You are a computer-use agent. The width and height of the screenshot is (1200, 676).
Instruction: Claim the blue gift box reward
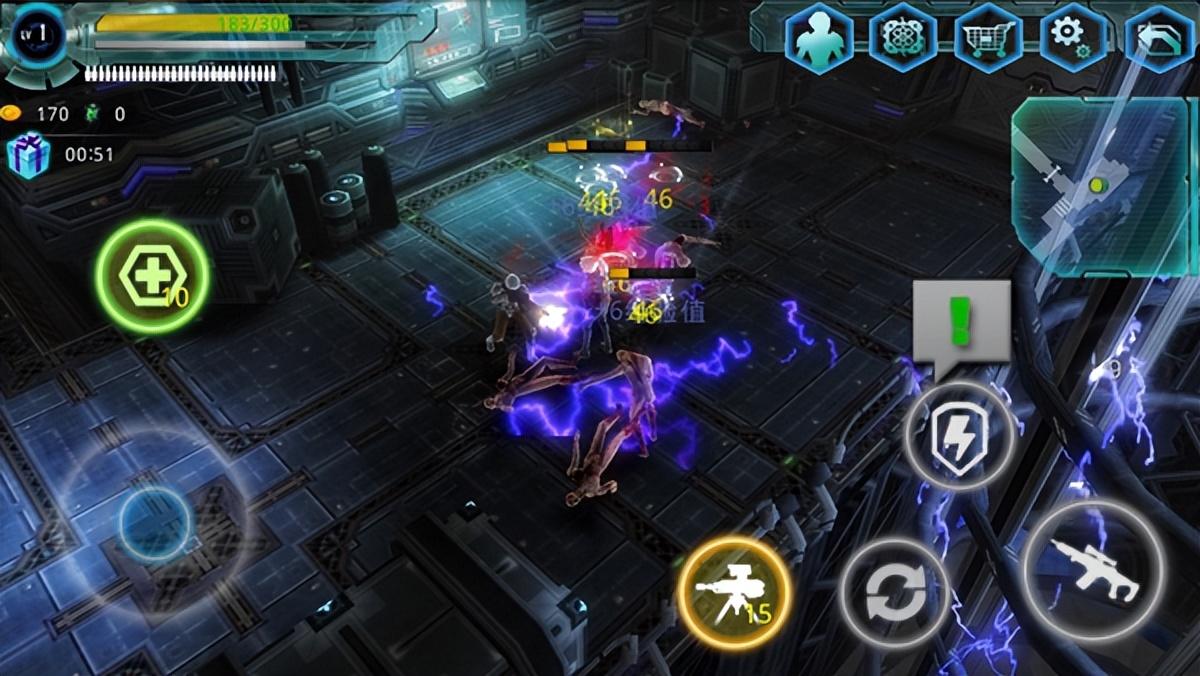click(x=27, y=155)
